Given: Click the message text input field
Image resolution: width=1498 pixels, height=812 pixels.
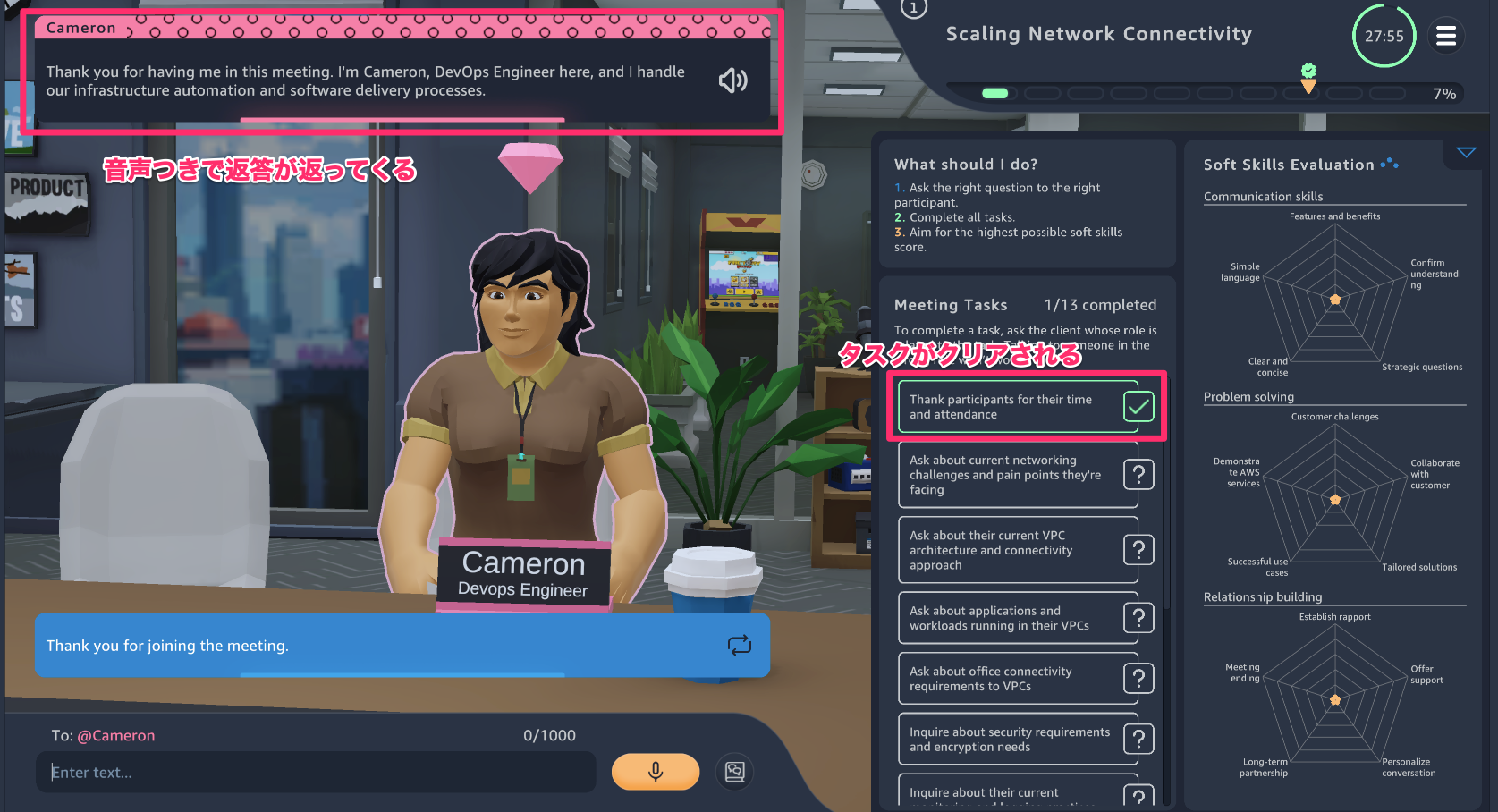Looking at the screenshot, I should (x=316, y=772).
